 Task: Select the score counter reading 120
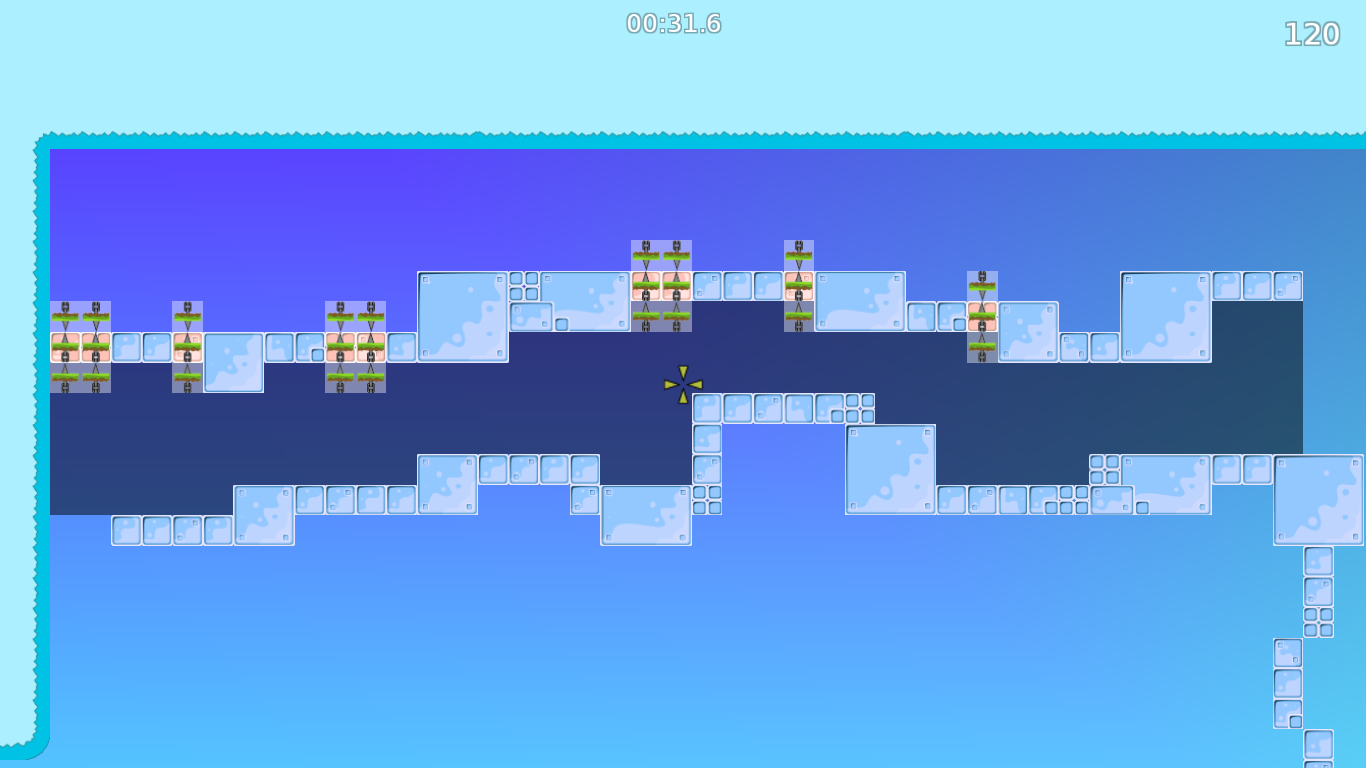point(1311,34)
